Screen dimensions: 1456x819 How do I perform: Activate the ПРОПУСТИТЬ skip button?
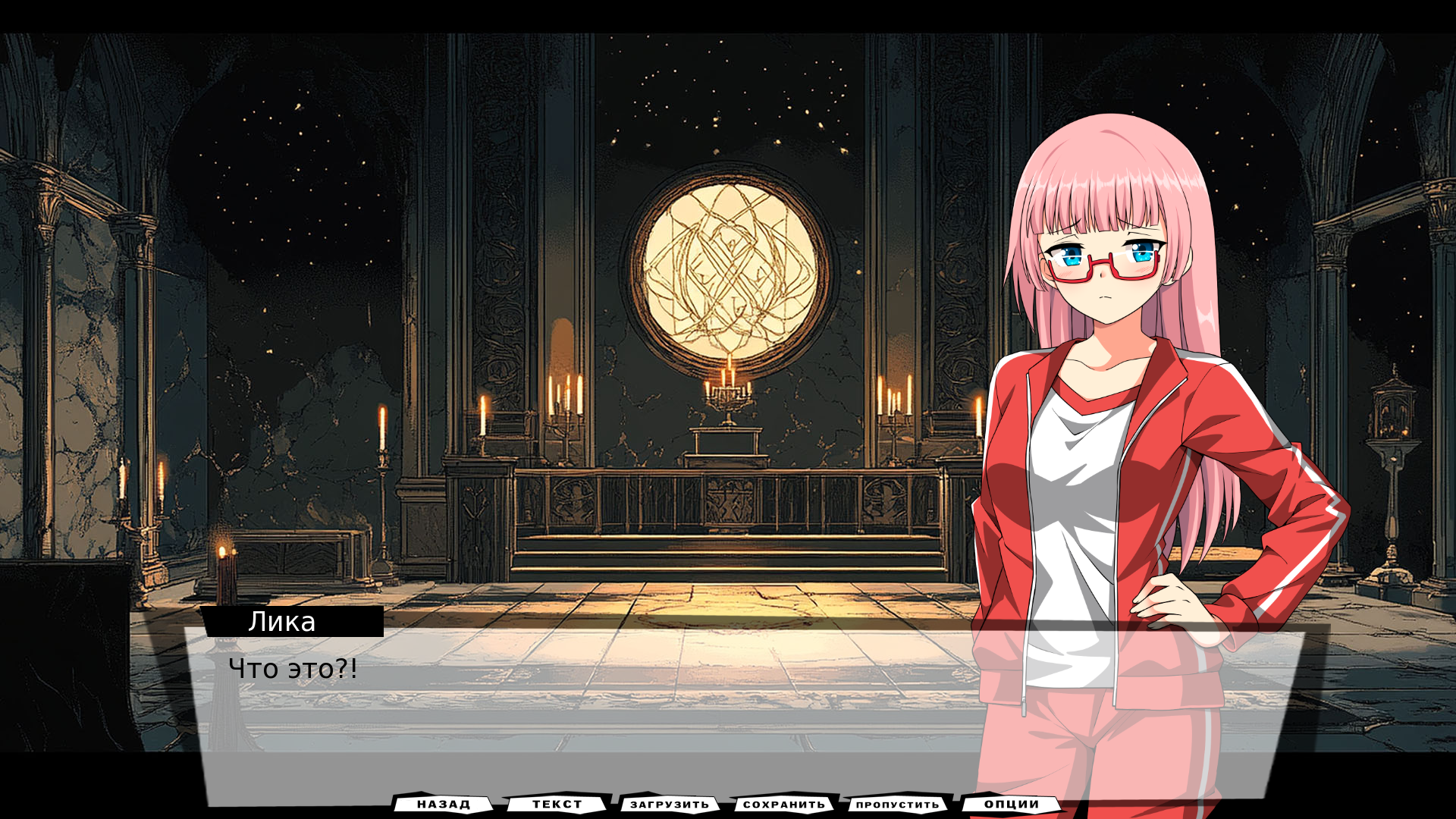tap(897, 804)
